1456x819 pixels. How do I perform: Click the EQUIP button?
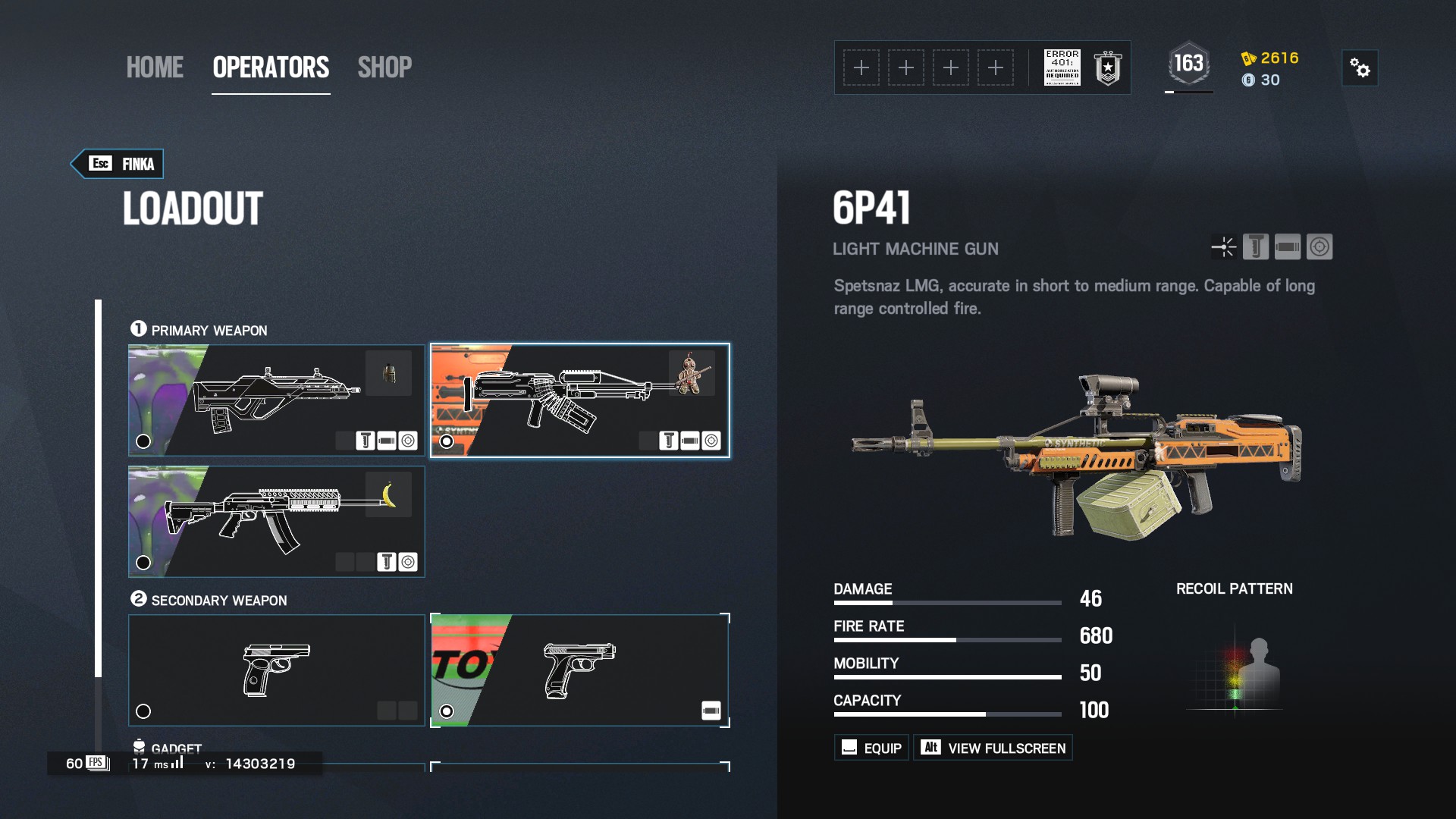pos(872,748)
